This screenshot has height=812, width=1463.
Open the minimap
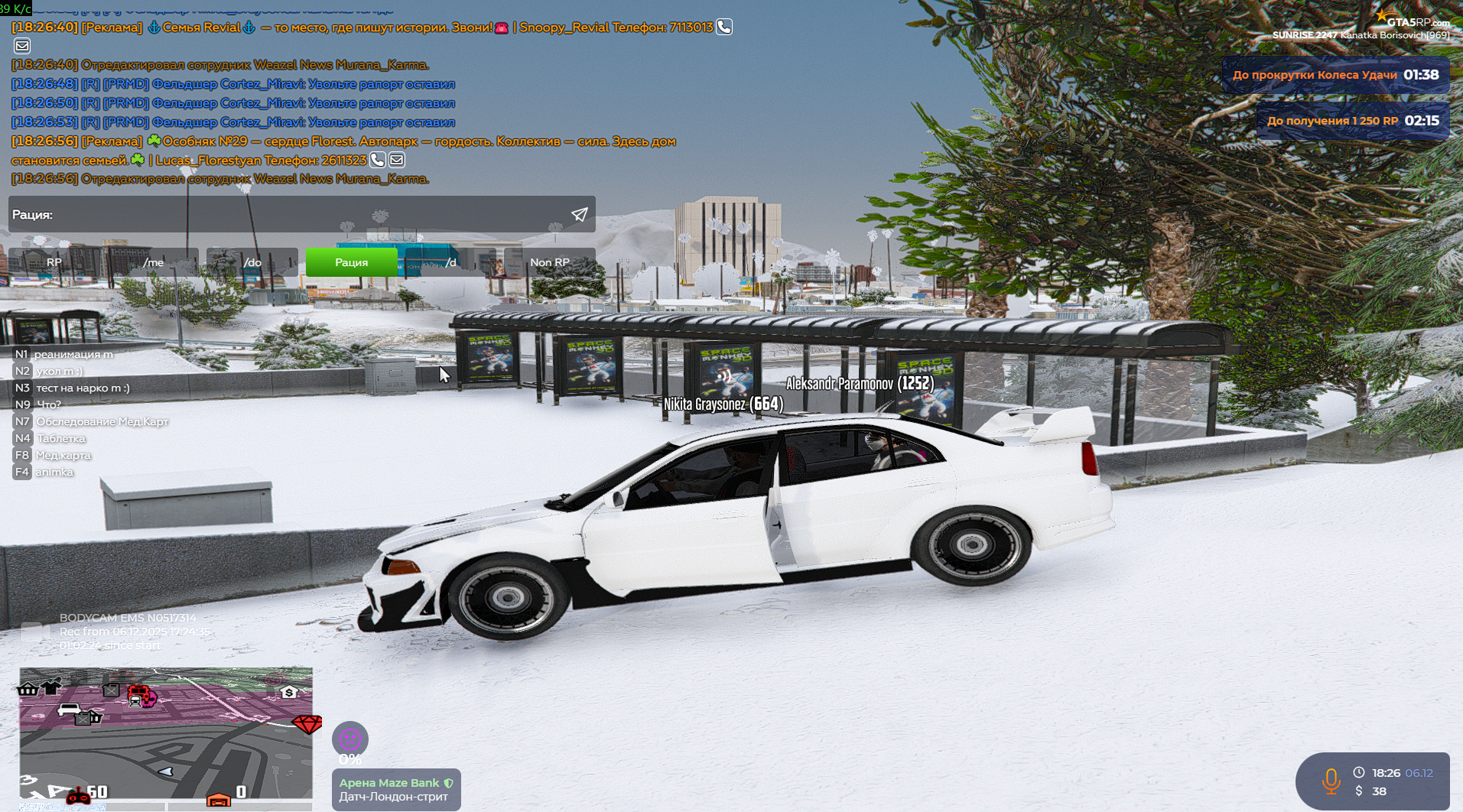(x=166, y=732)
